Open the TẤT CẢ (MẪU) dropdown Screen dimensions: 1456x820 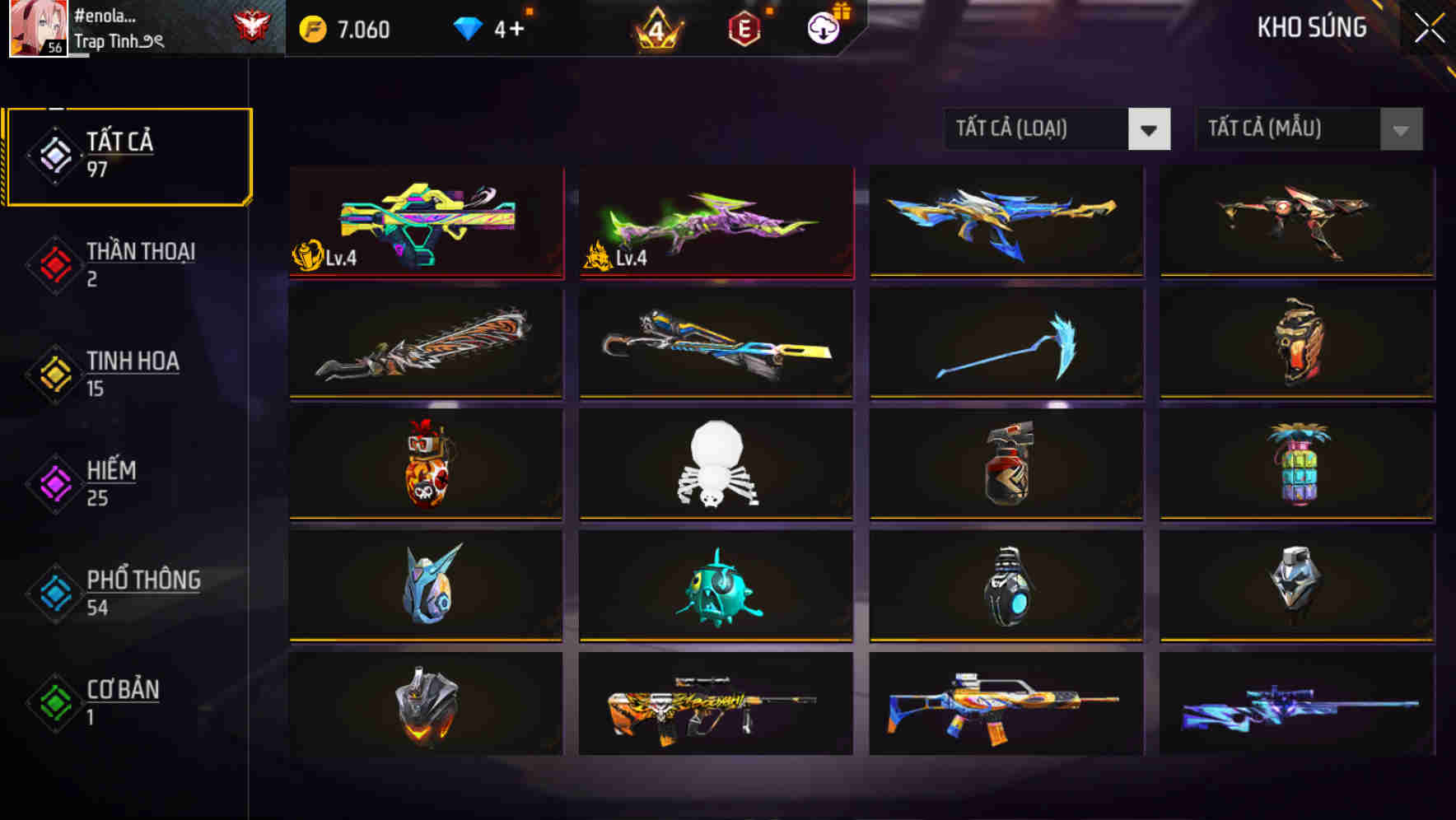(x=1308, y=129)
